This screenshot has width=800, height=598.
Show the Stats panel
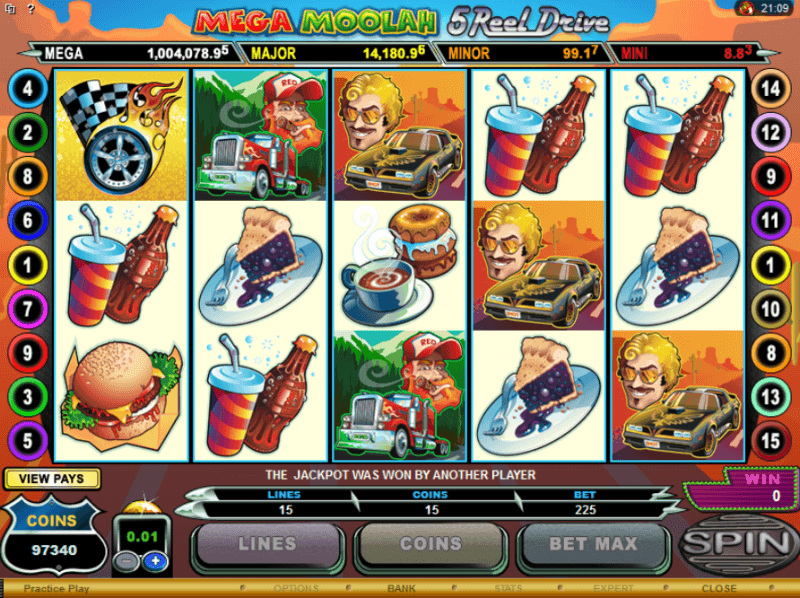pos(509,589)
